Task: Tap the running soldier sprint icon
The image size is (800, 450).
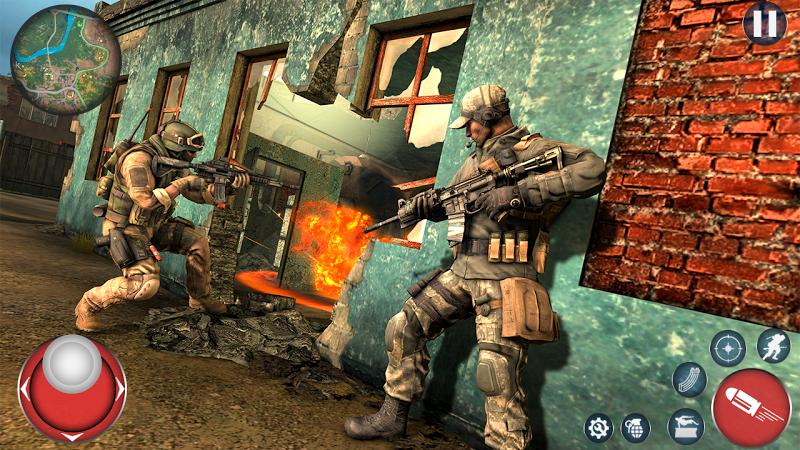Action: tap(772, 346)
